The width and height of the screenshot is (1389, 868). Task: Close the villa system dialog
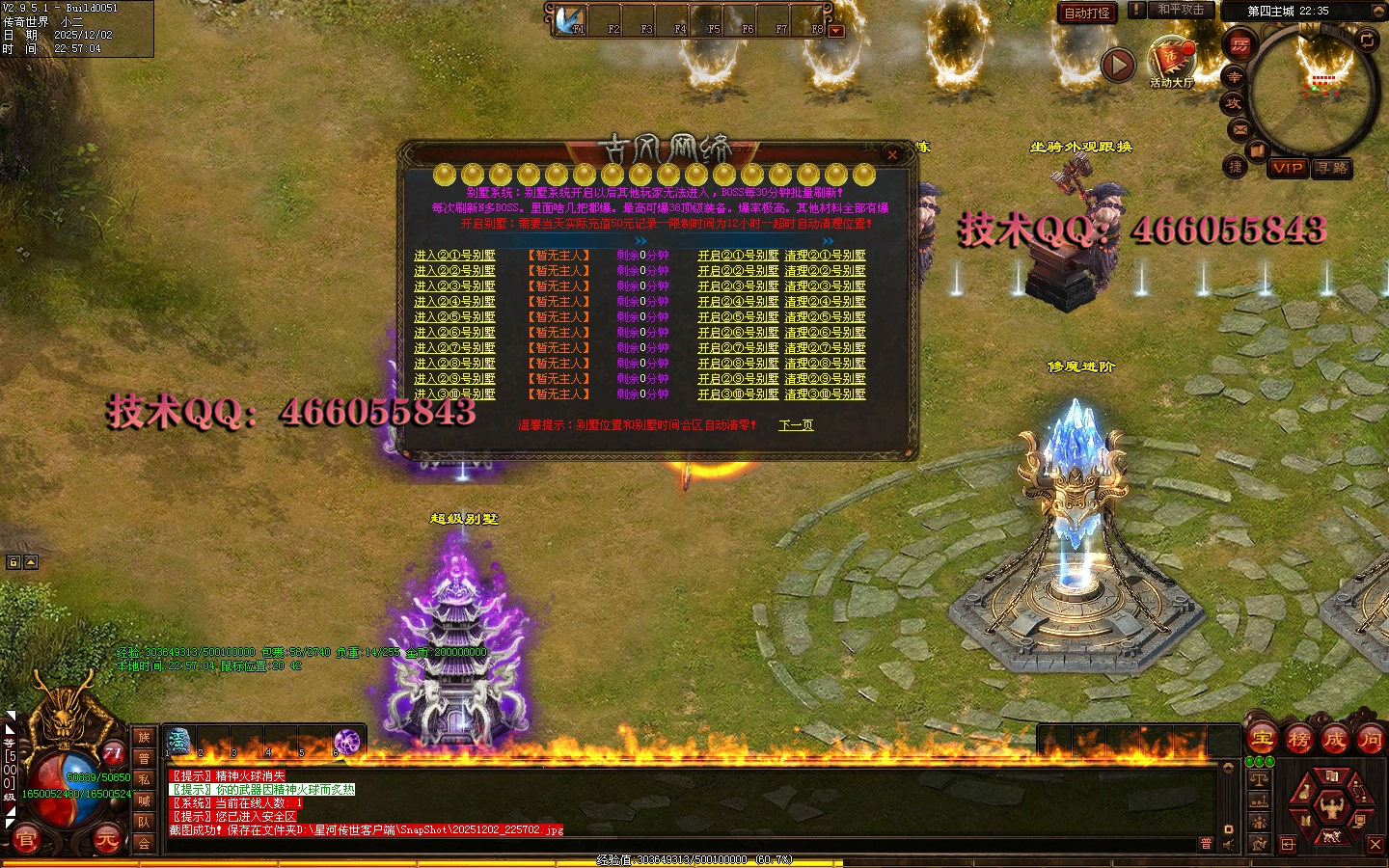(x=893, y=154)
